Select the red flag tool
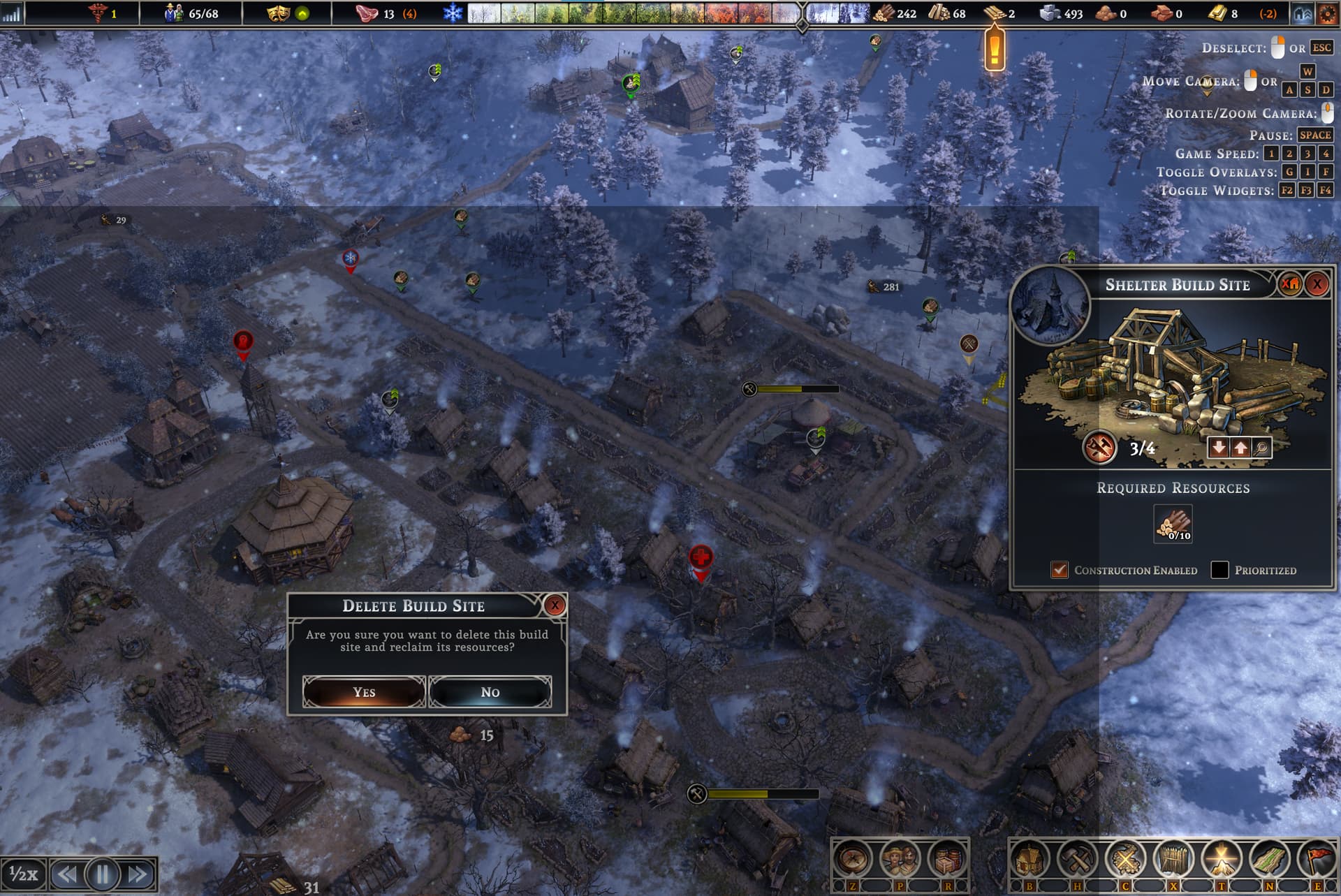 (1317, 860)
